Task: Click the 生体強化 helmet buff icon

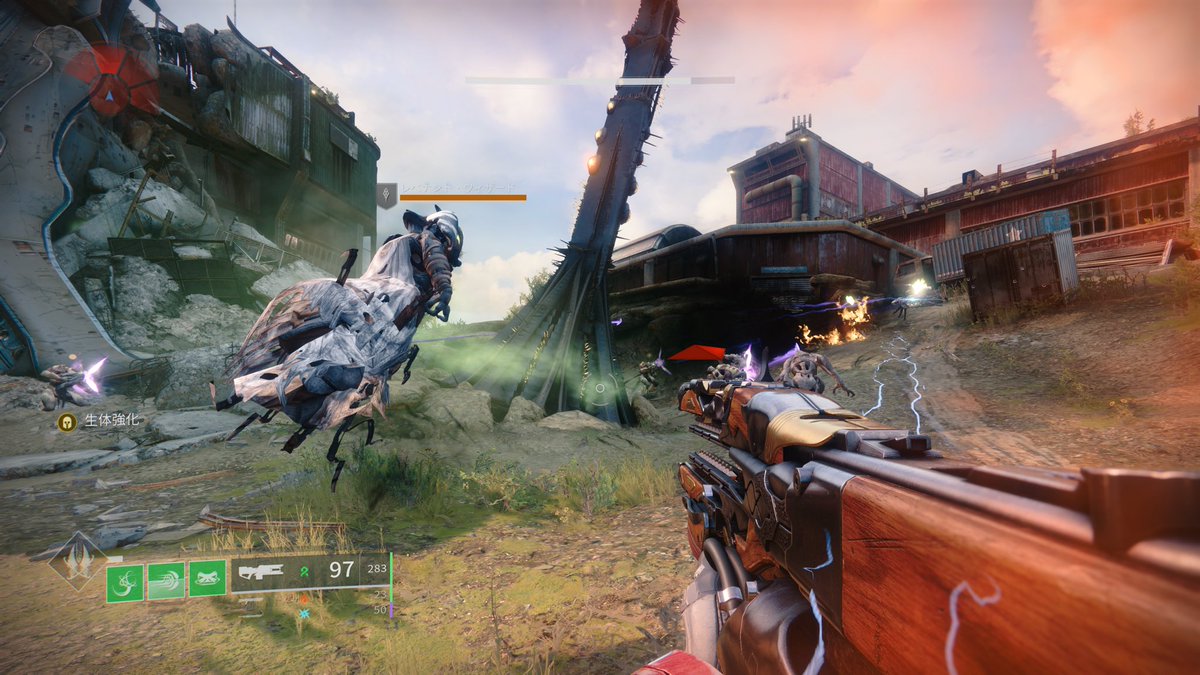Action: pos(67,422)
